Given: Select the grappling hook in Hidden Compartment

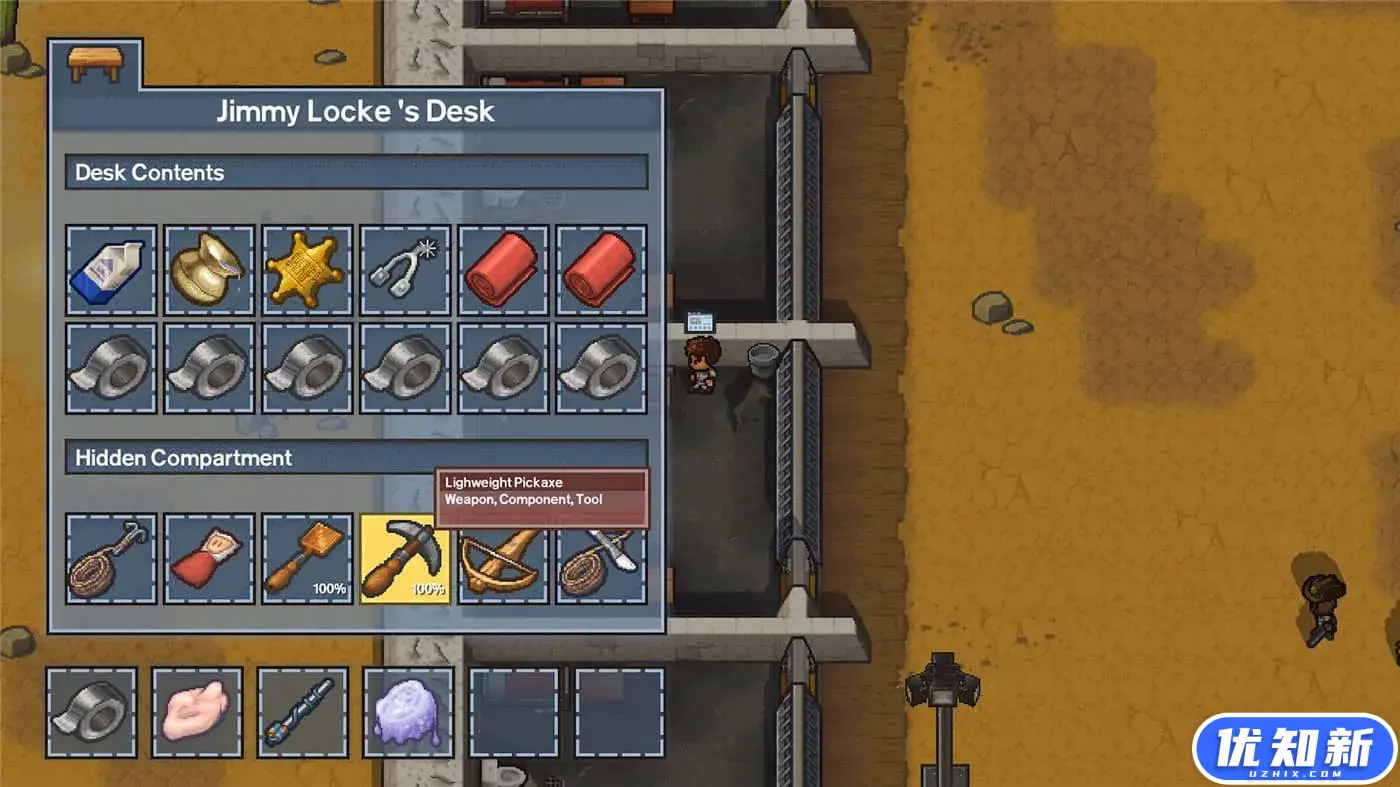Looking at the screenshot, I should point(111,559).
